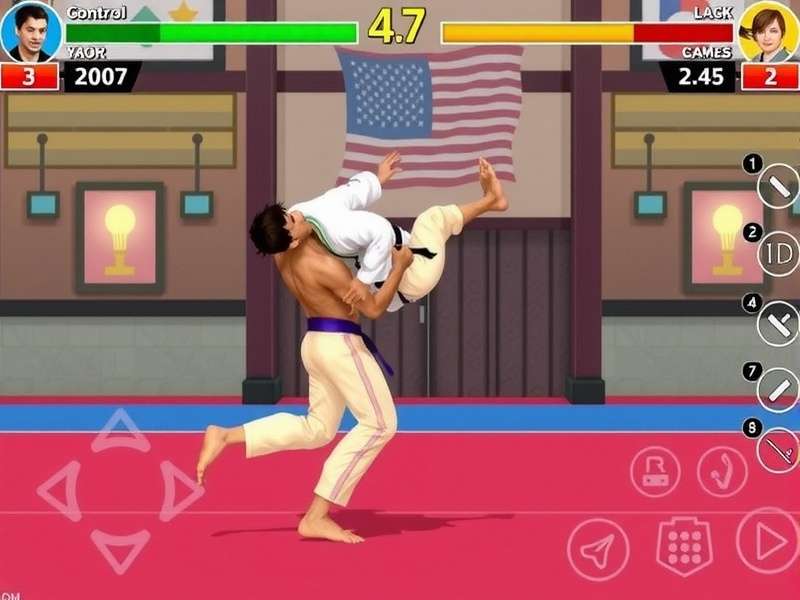Select the skill button numbered 8

click(x=778, y=450)
